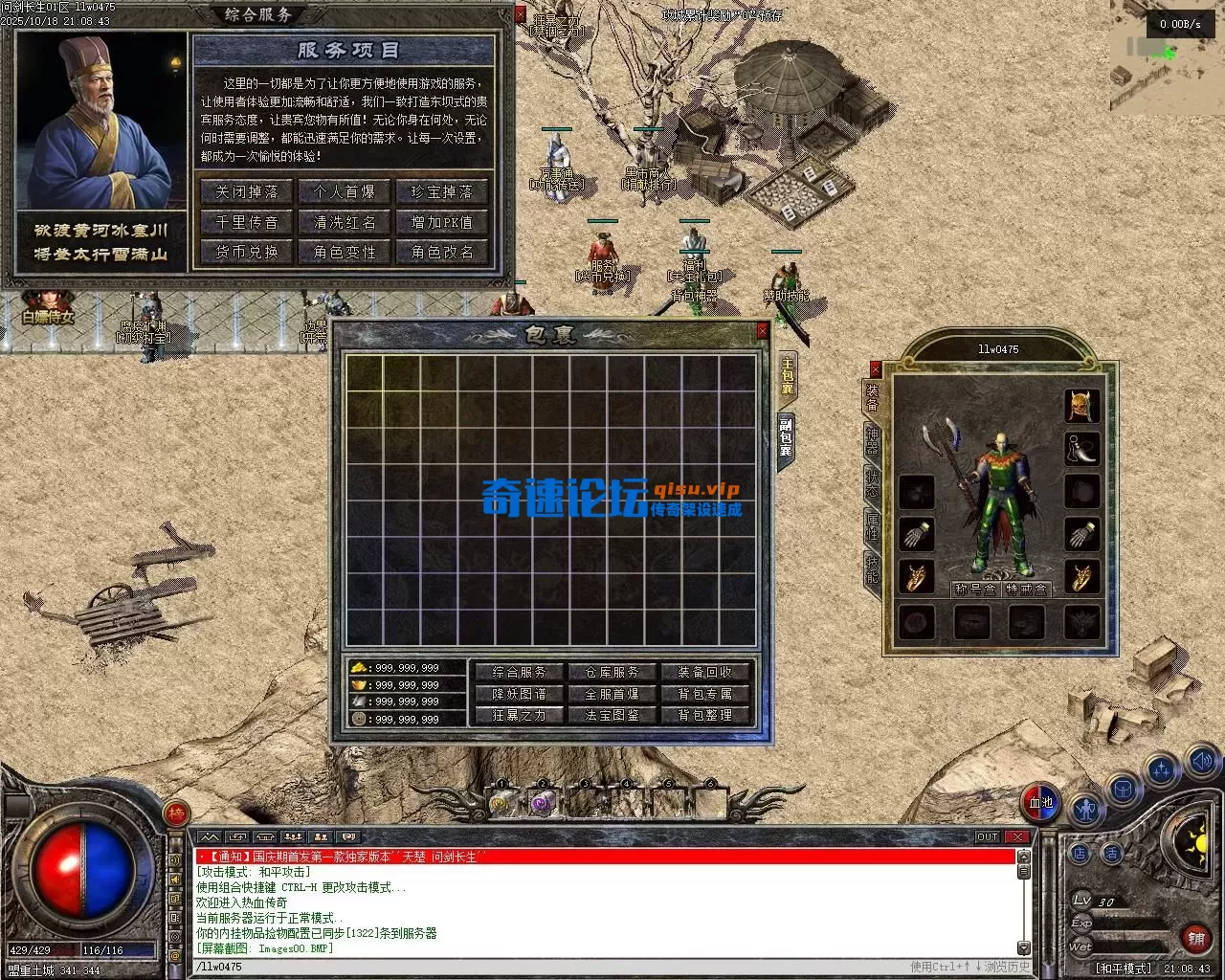This screenshot has height=980, width=1225.
Task: Open the 法宝图鉴 codex
Action: click(x=612, y=715)
